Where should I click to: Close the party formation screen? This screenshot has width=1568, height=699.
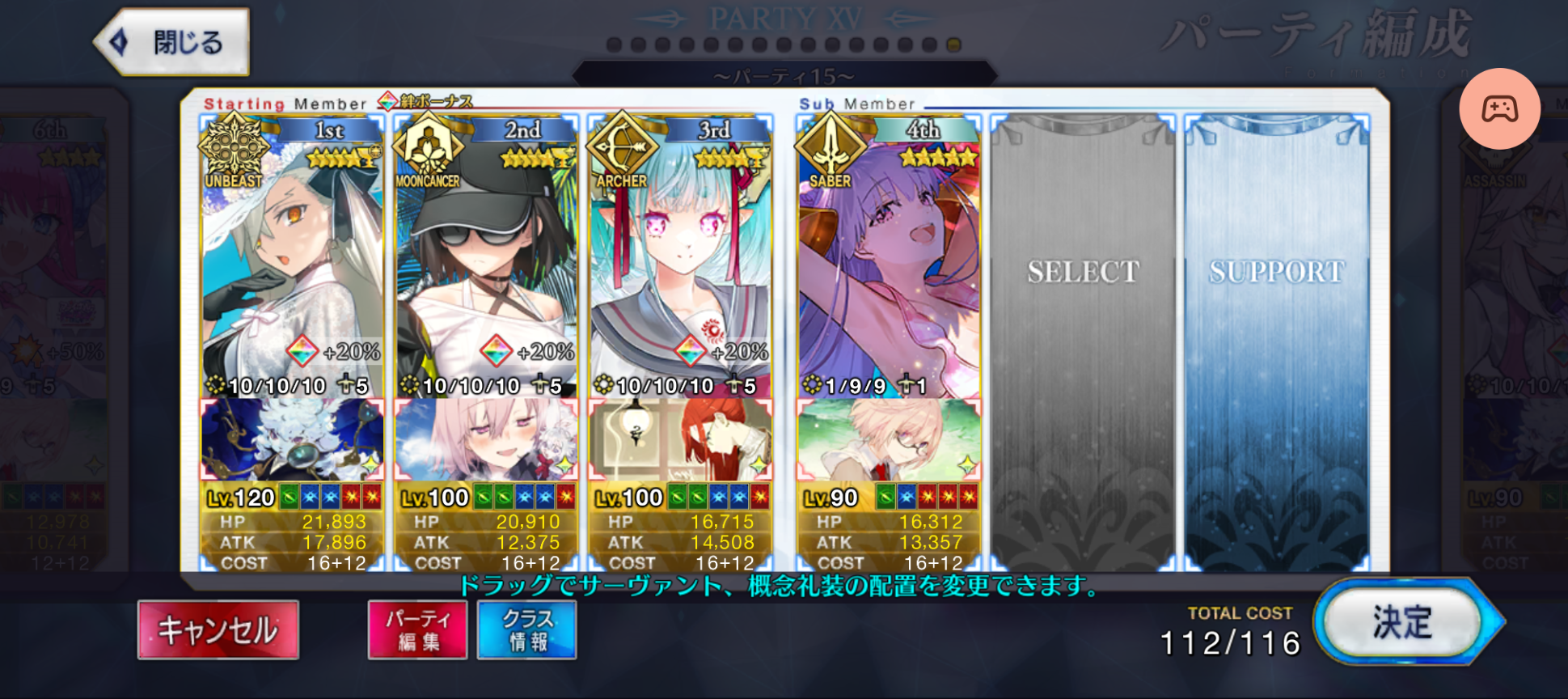[172, 41]
